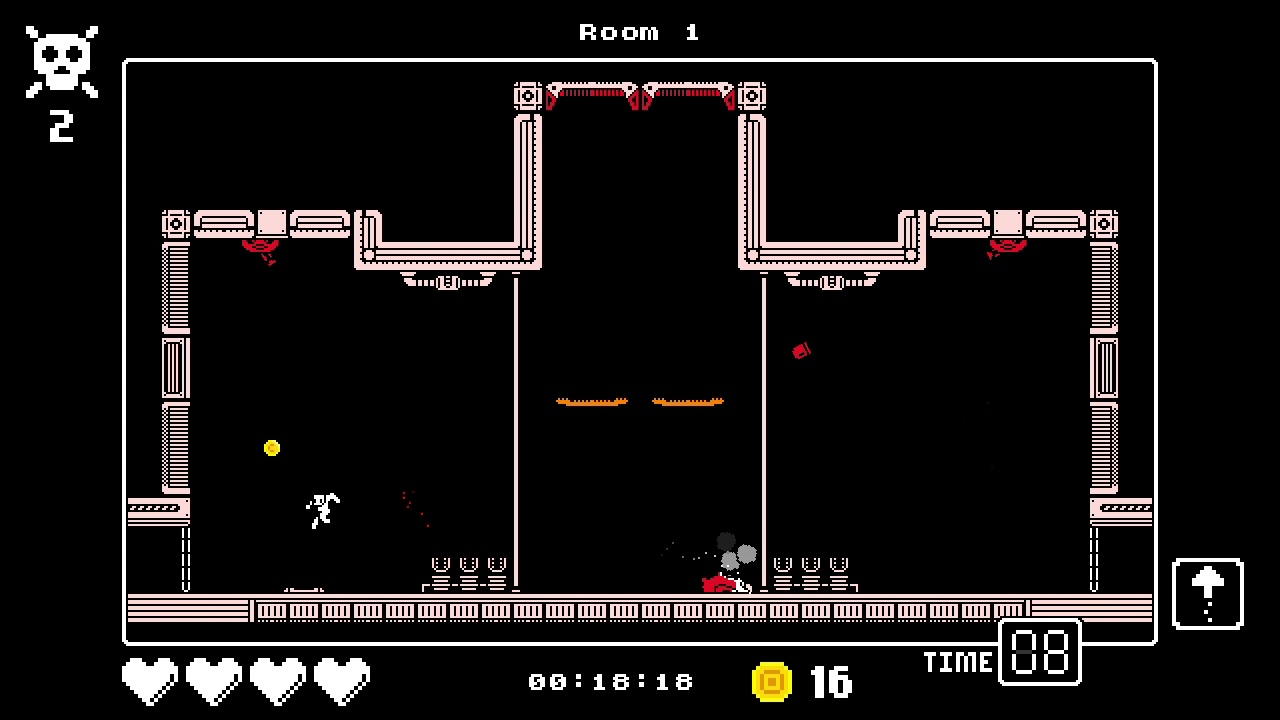Click the Room 1 title text
1280x720 pixels.
639,31
